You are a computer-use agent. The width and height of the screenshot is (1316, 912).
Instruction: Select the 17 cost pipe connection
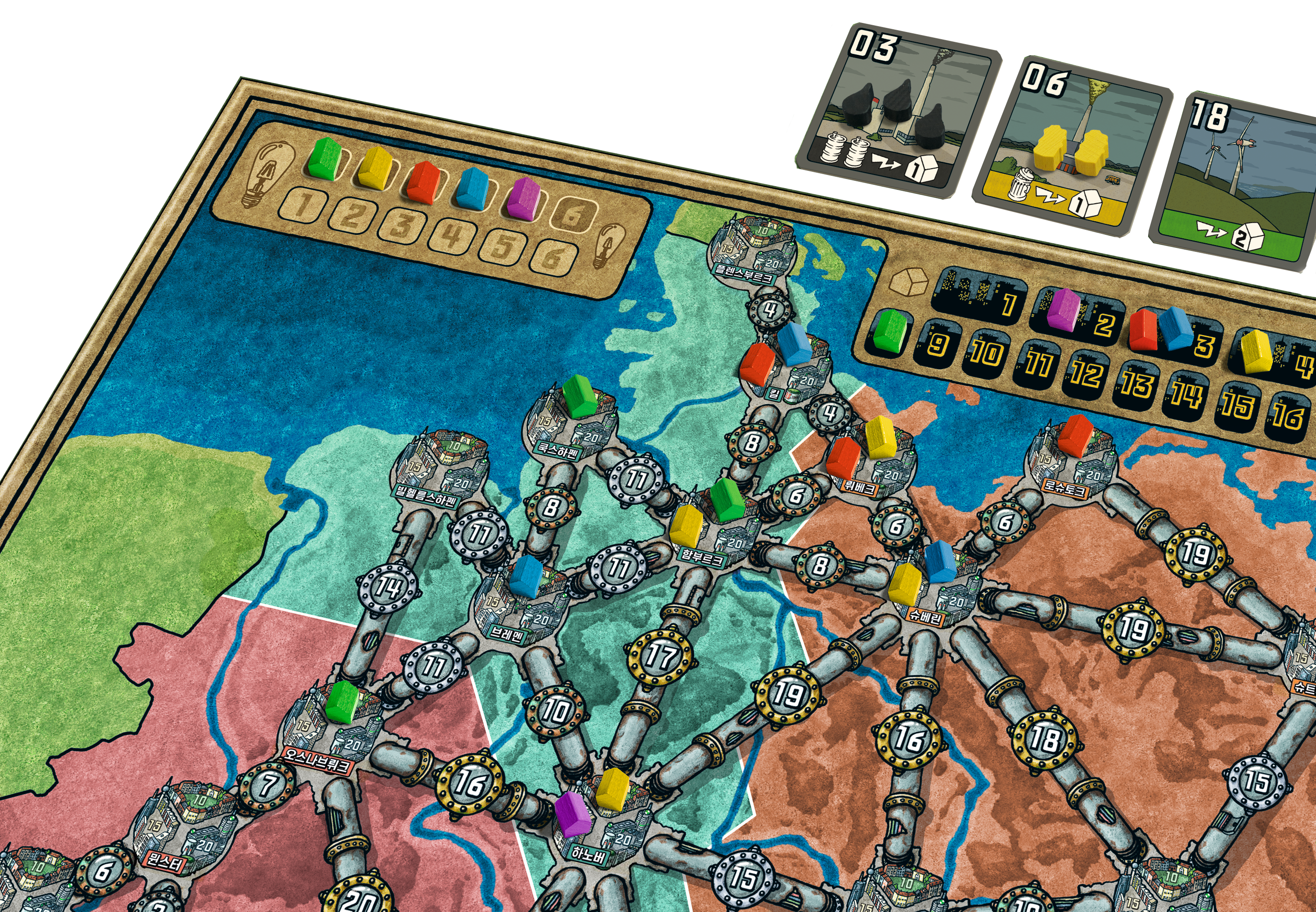tap(660, 656)
